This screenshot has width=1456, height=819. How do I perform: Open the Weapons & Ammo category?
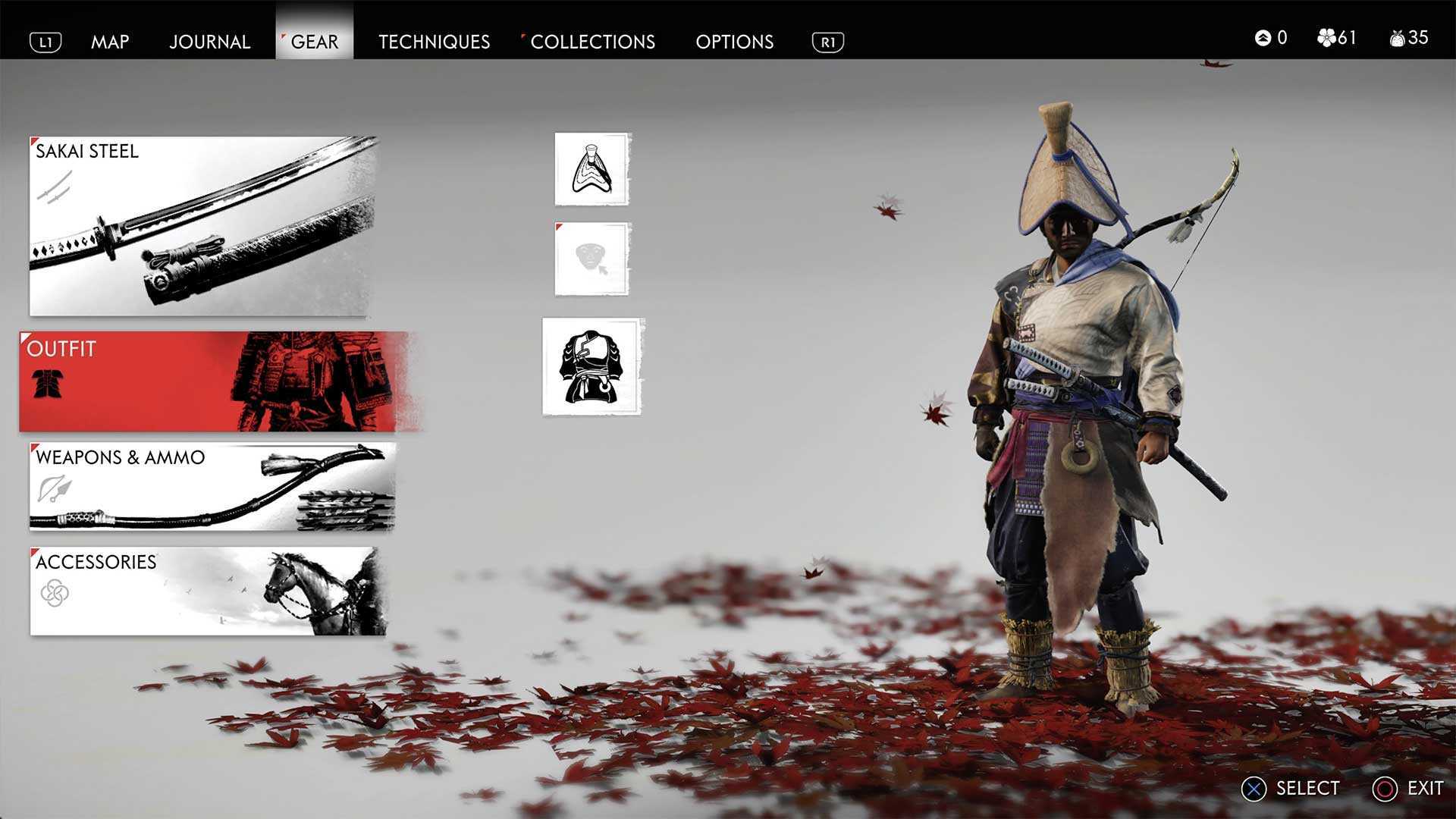pyautogui.click(x=212, y=487)
